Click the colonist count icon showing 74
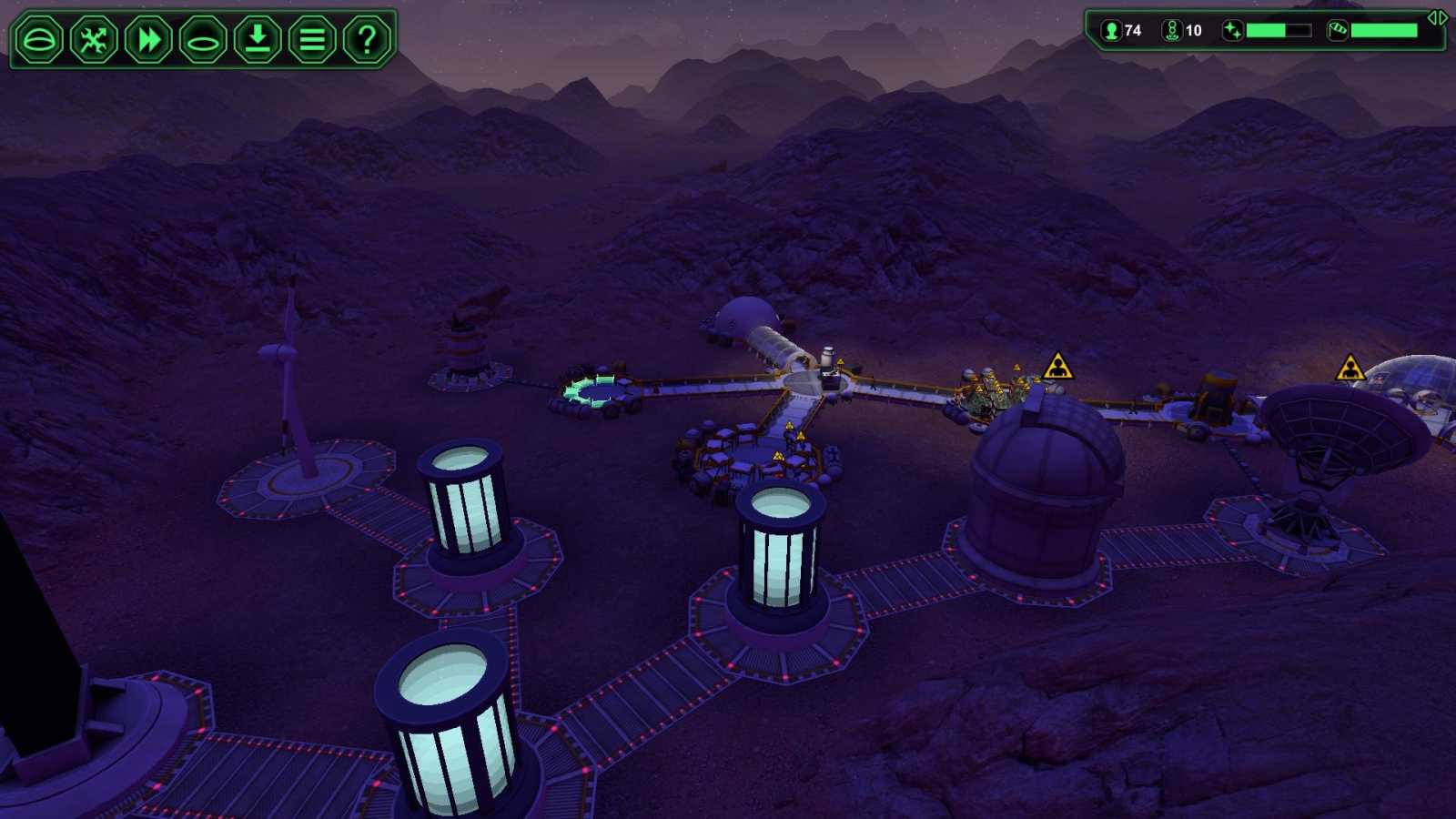This screenshot has height=819, width=1456. (x=1109, y=30)
